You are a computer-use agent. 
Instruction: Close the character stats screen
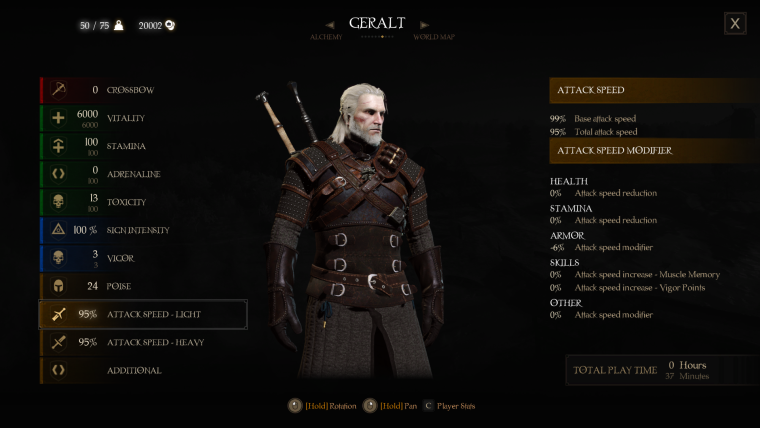coord(735,23)
